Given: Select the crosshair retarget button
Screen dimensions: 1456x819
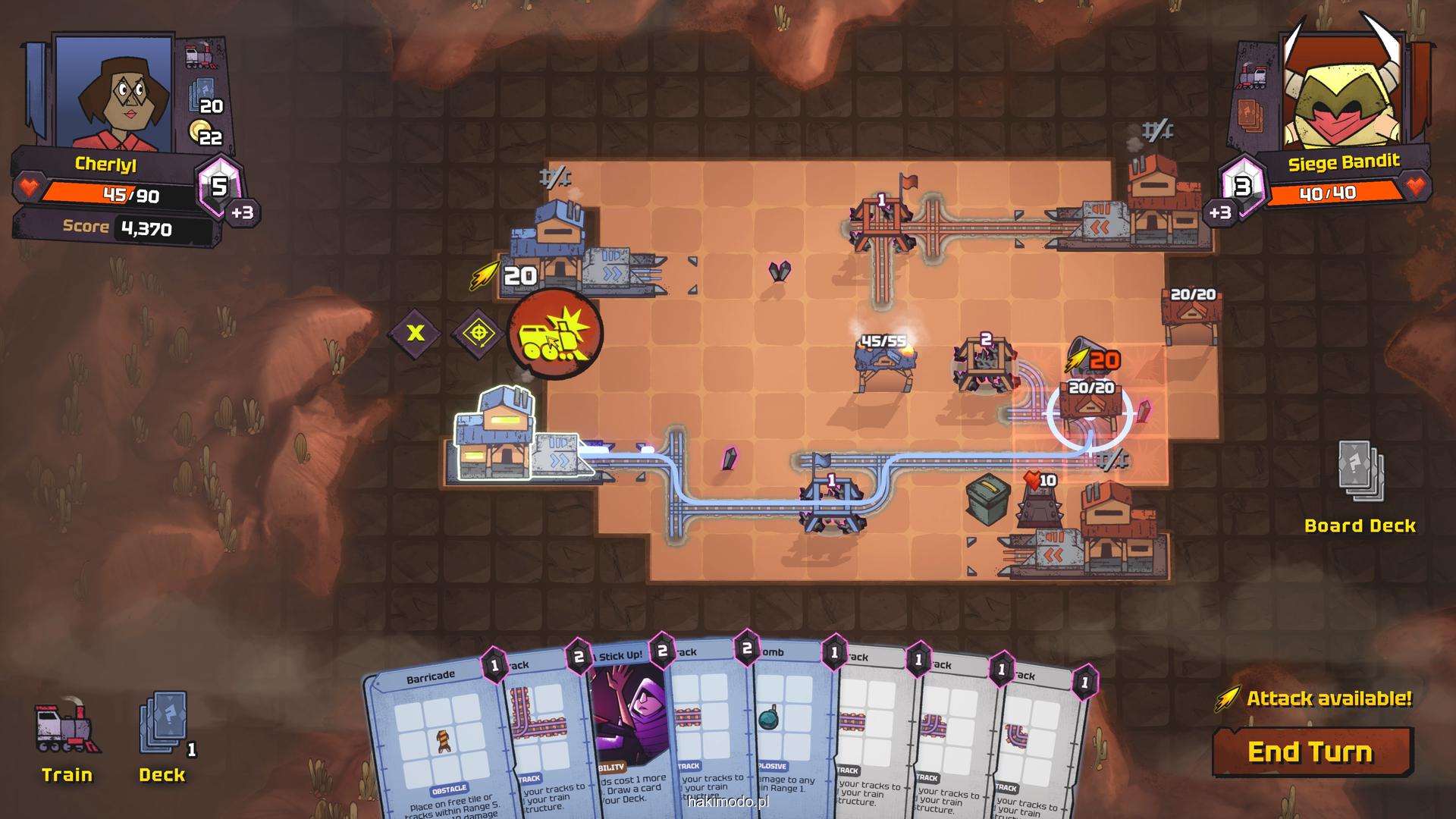Looking at the screenshot, I should coord(479,333).
